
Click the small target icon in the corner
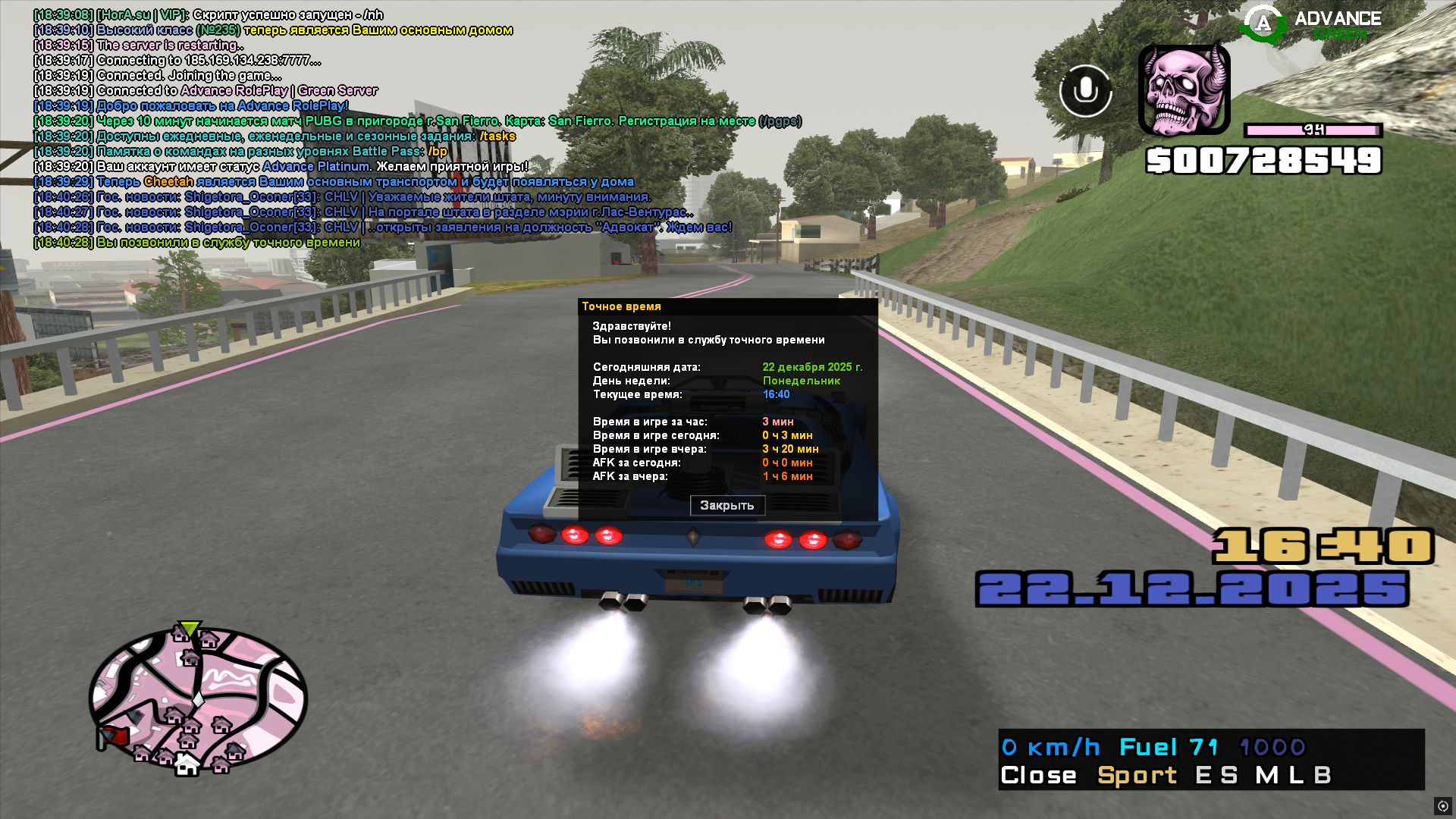1442,806
